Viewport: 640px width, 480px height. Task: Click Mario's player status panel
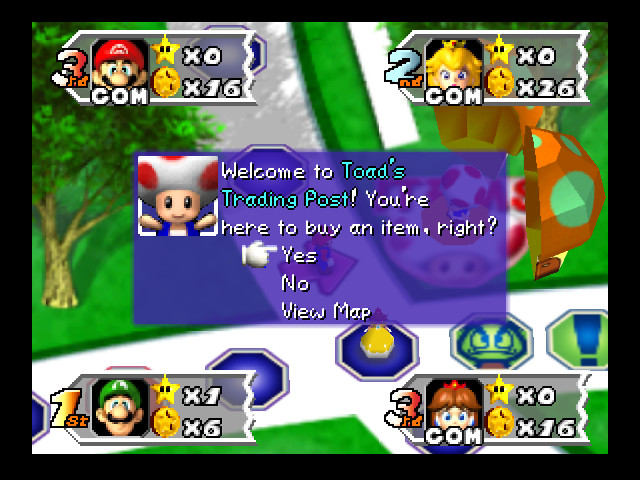[x=160, y=71]
